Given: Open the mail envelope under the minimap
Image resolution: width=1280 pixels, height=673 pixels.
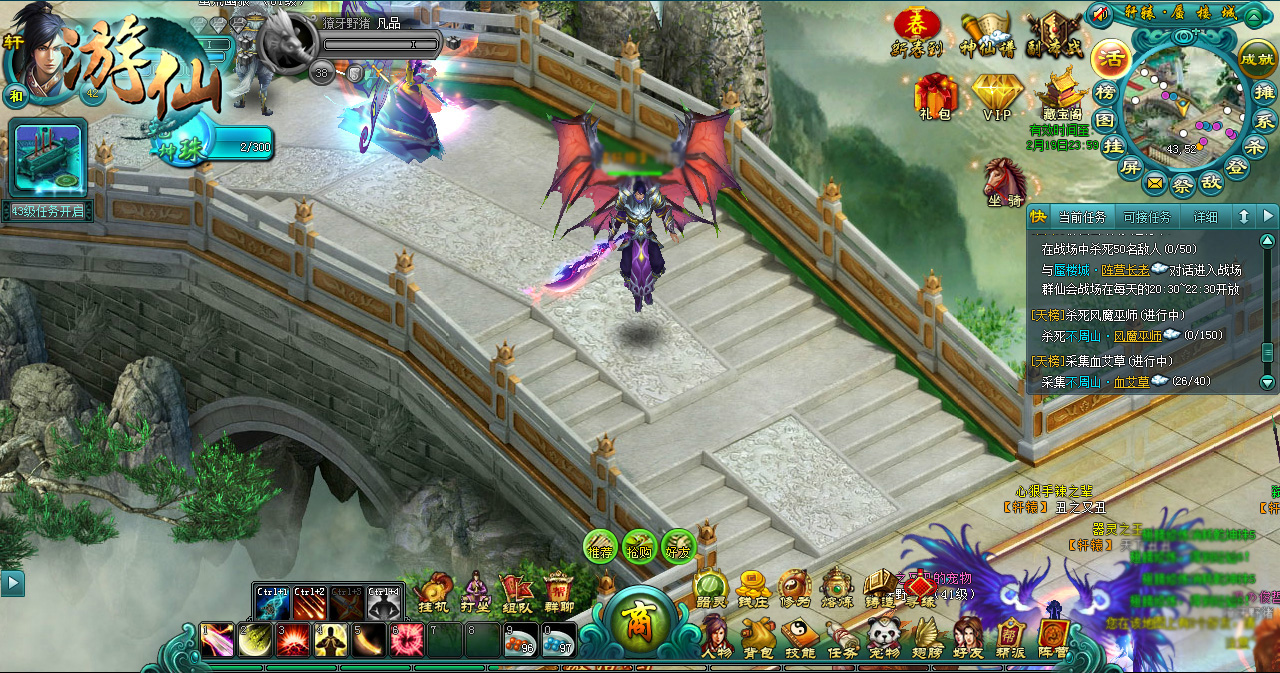Looking at the screenshot, I should pos(1155,183).
